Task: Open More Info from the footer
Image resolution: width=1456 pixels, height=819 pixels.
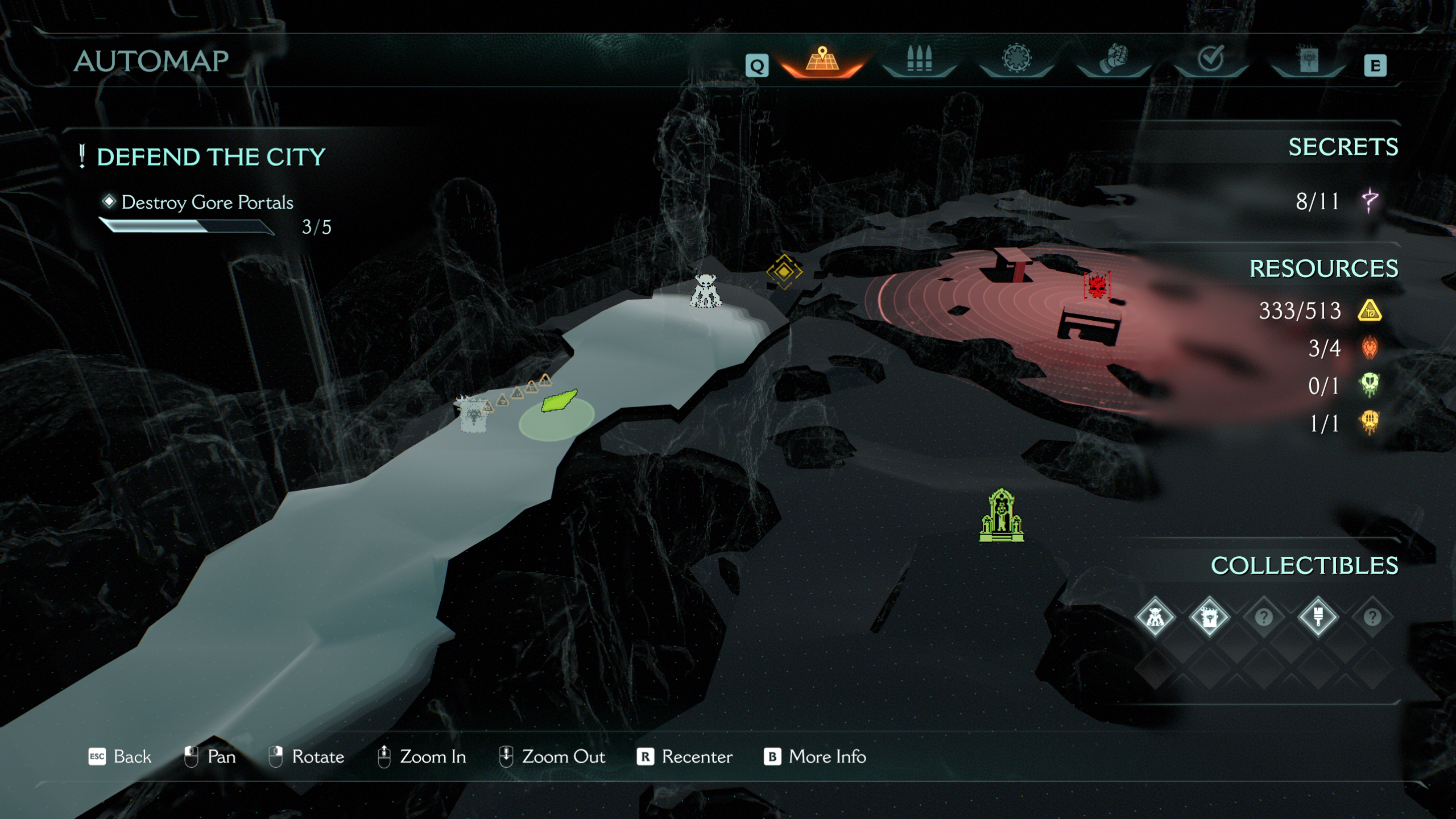Action: (x=814, y=757)
